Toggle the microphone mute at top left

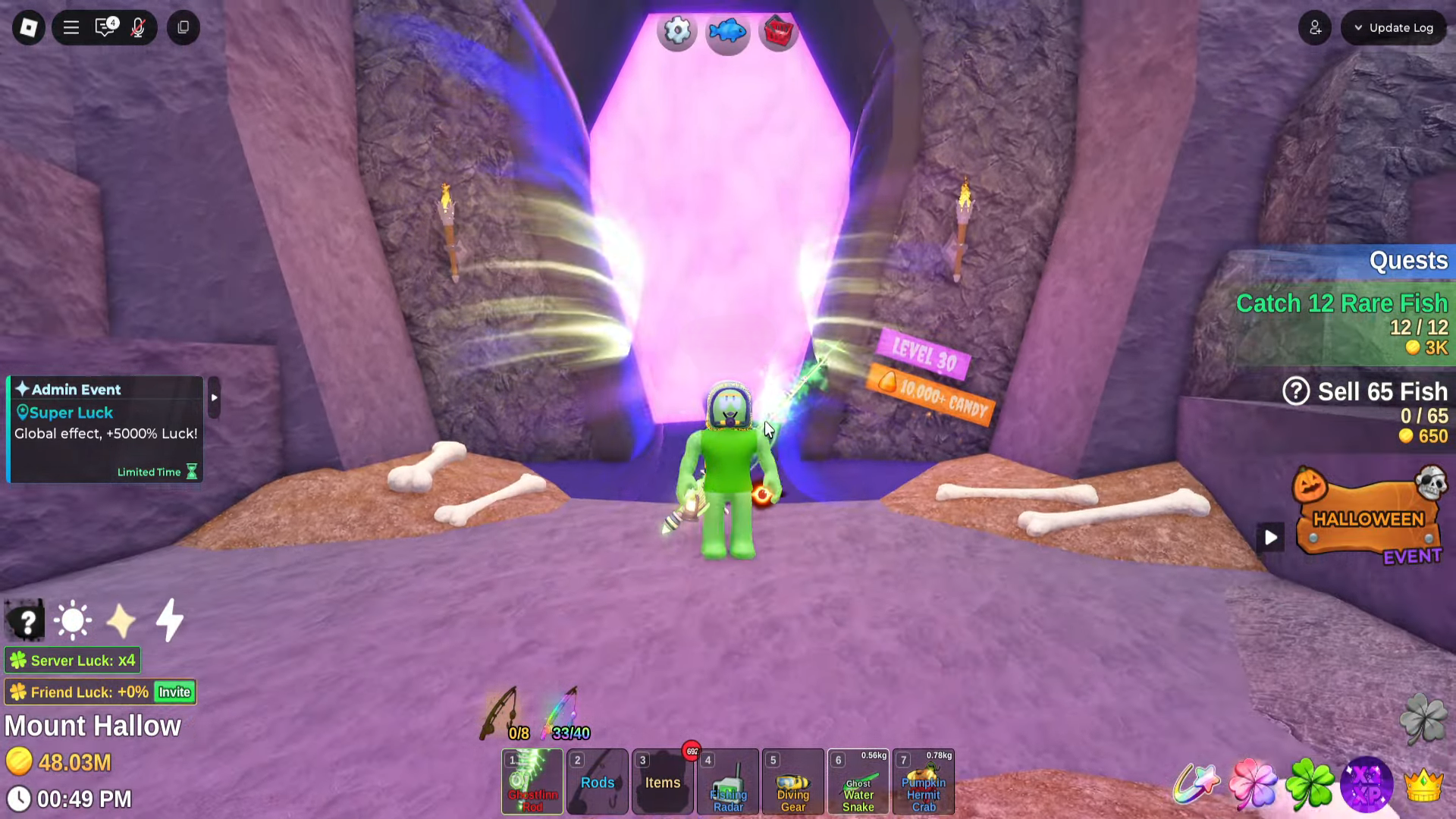[x=139, y=28]
